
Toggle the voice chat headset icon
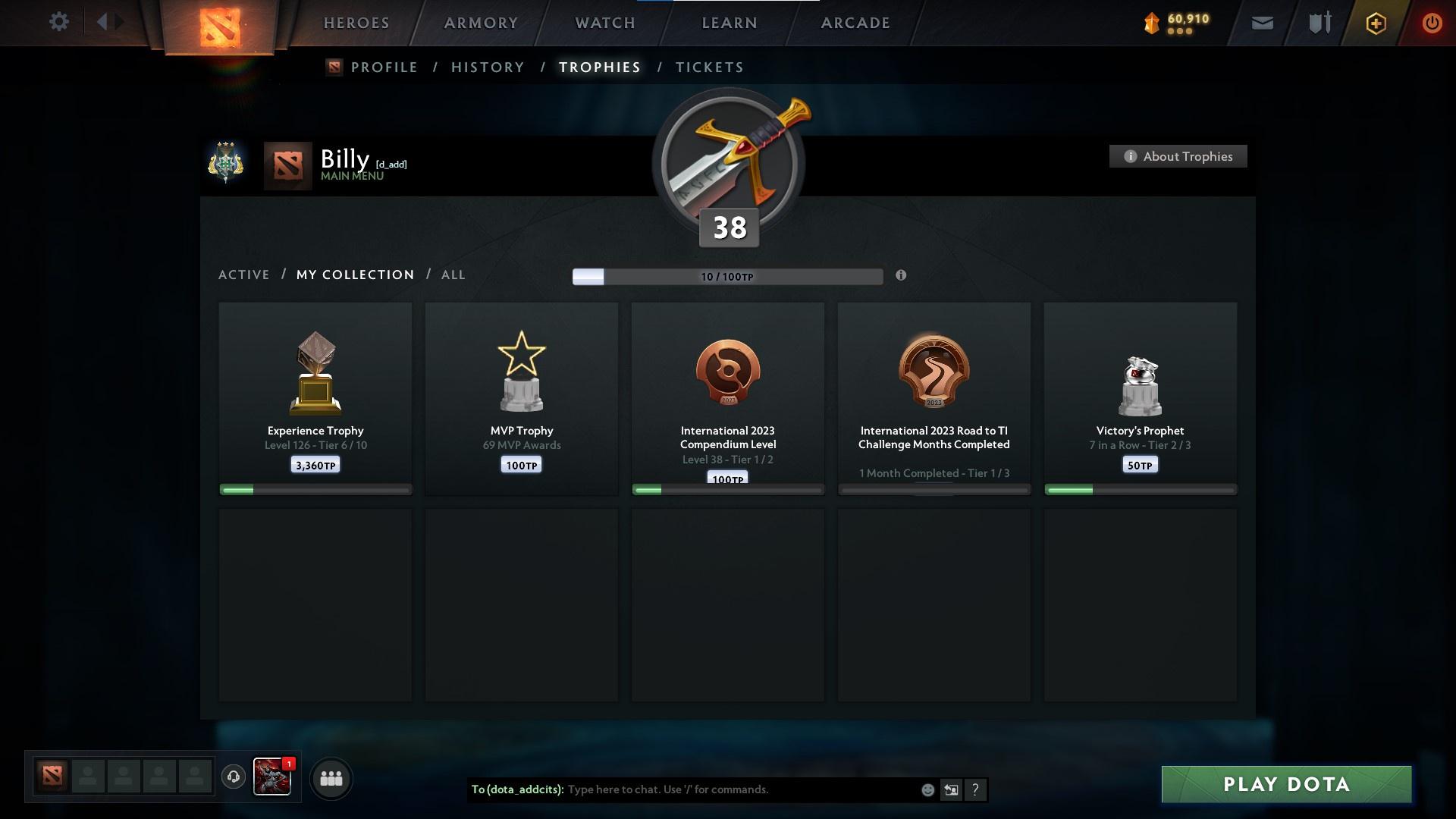pyautogui.click(x=234, y=777)
